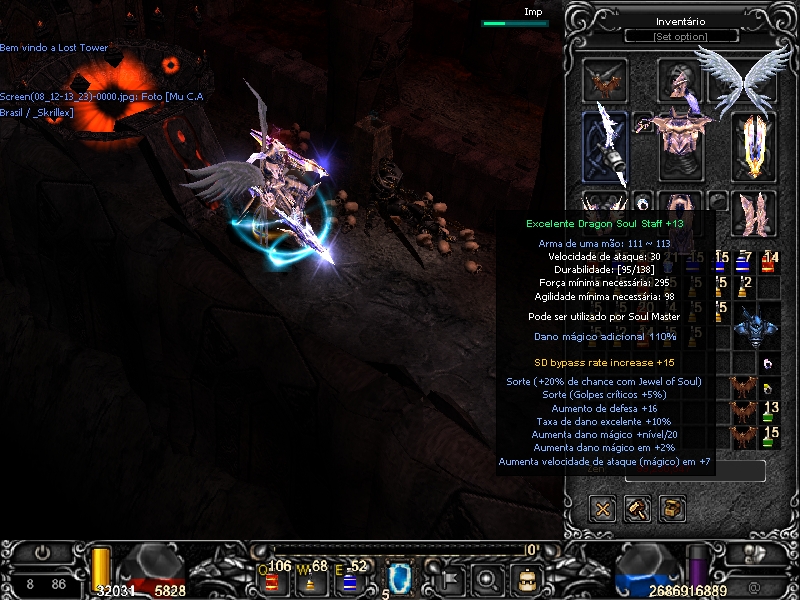Select the green potion stack of 15
Screen dimensions: 800x600
(769, 436)
